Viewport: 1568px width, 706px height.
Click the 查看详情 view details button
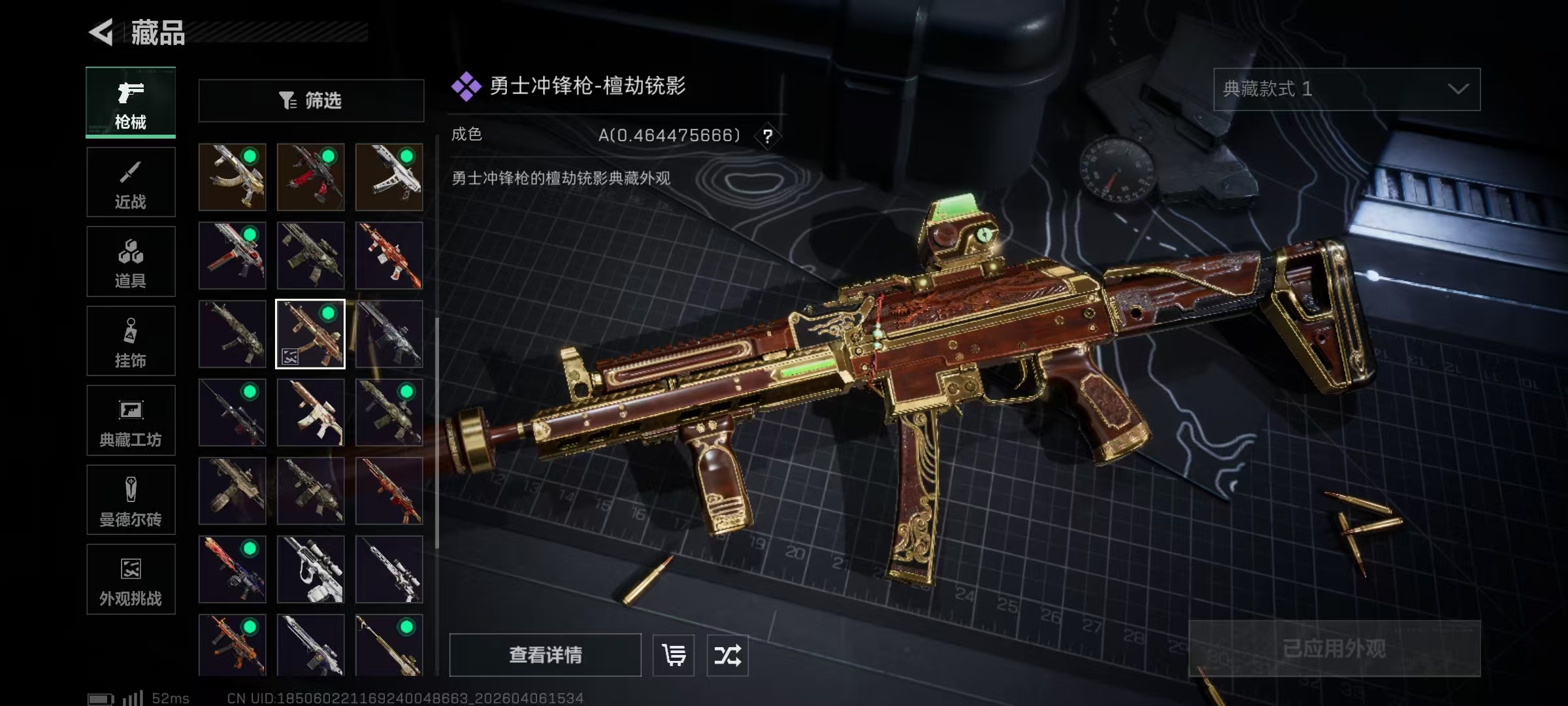pyautogui.click(x=545, y=654)
